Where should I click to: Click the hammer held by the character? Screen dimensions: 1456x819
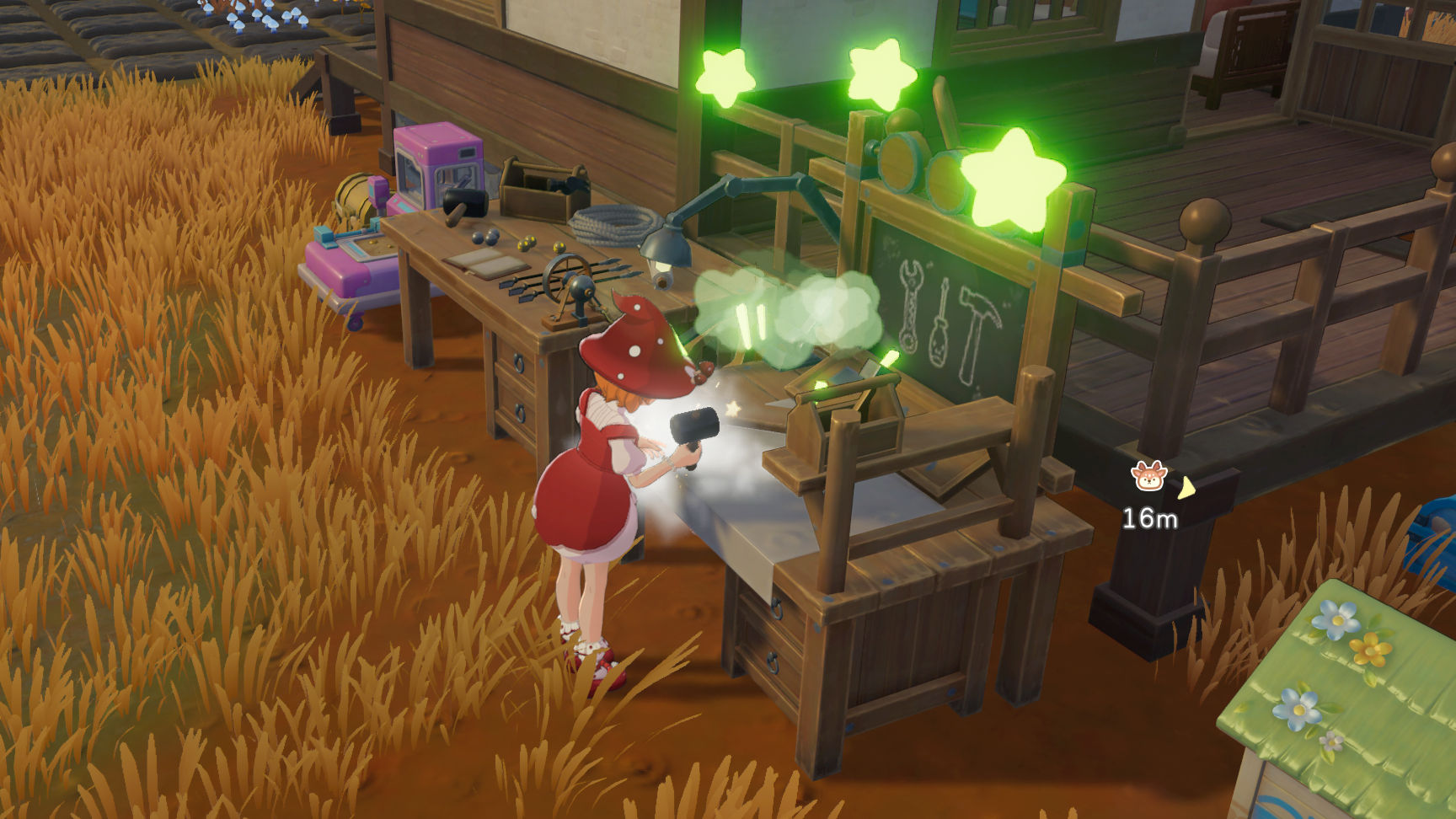(693, 426)
